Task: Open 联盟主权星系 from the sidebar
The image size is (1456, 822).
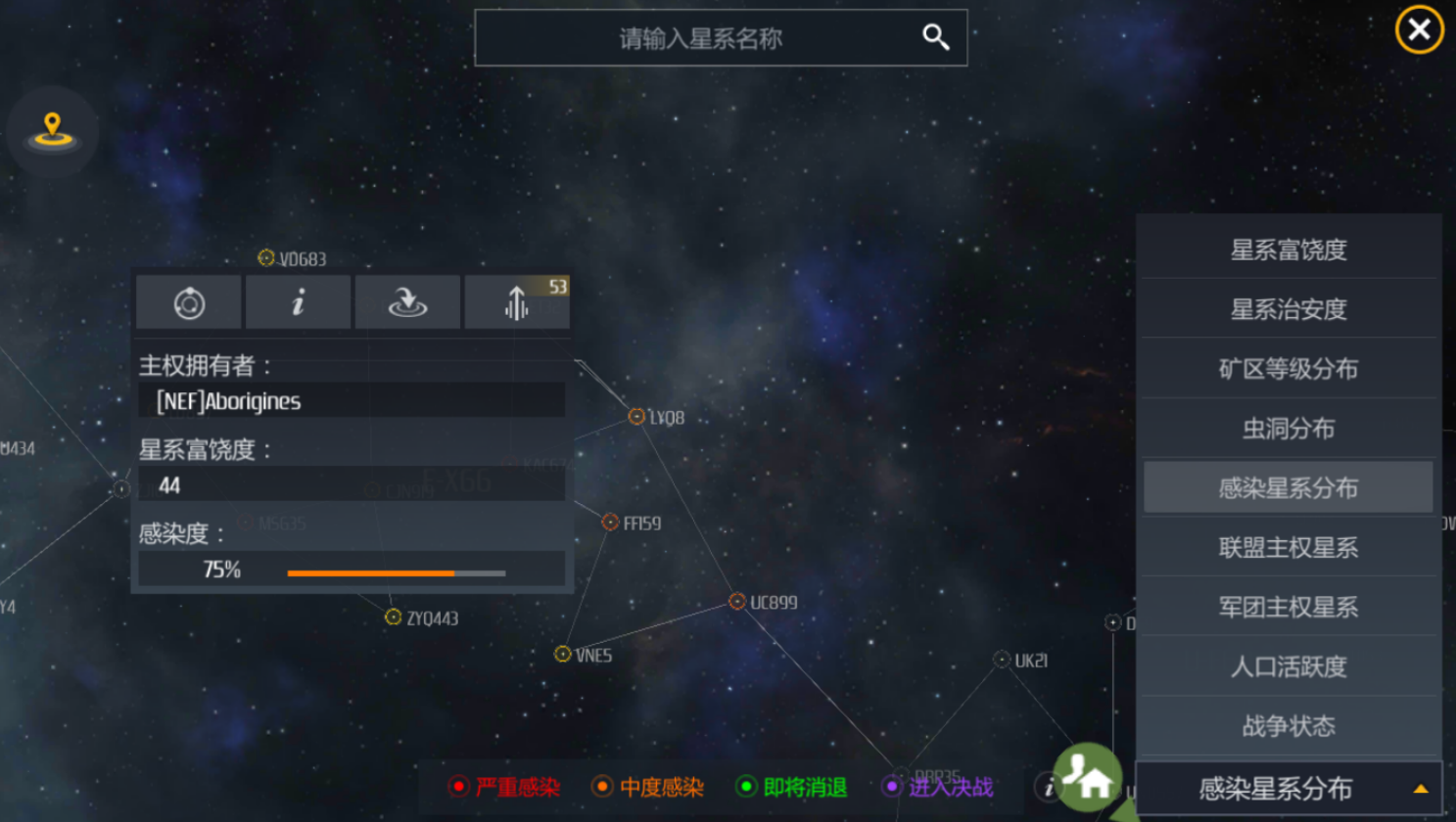Action: coord(1288,547)
